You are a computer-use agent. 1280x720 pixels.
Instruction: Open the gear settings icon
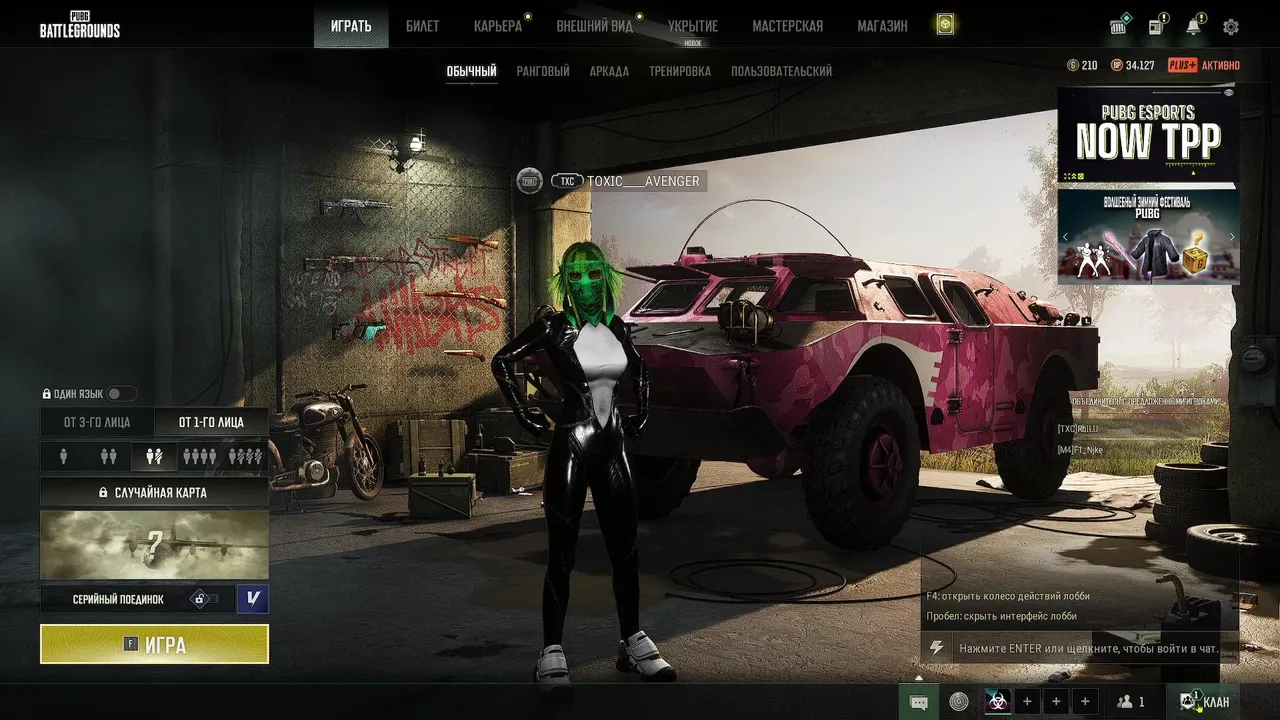click(1231, 27)
